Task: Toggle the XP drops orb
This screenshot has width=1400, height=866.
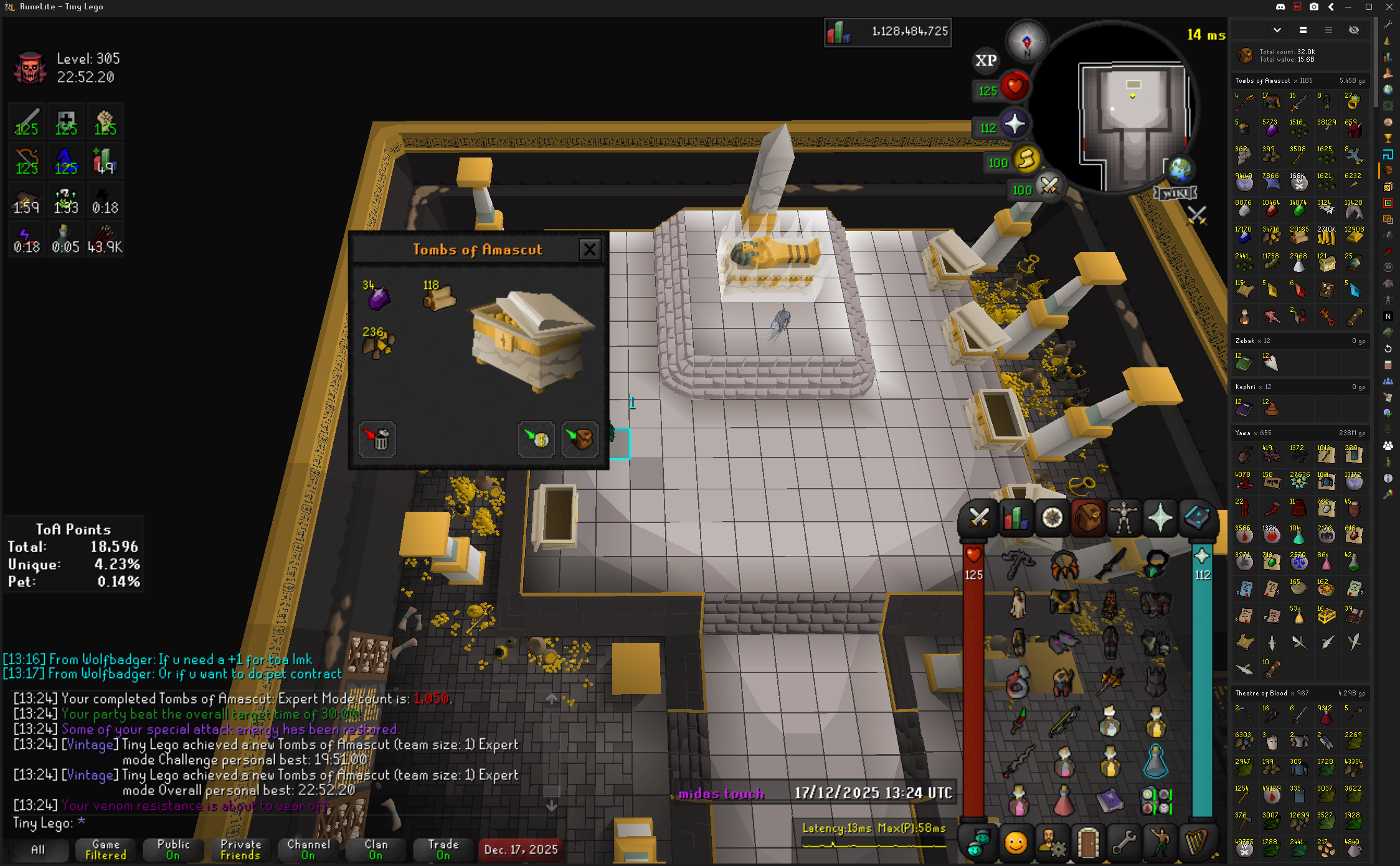Action: coord(985,60)
